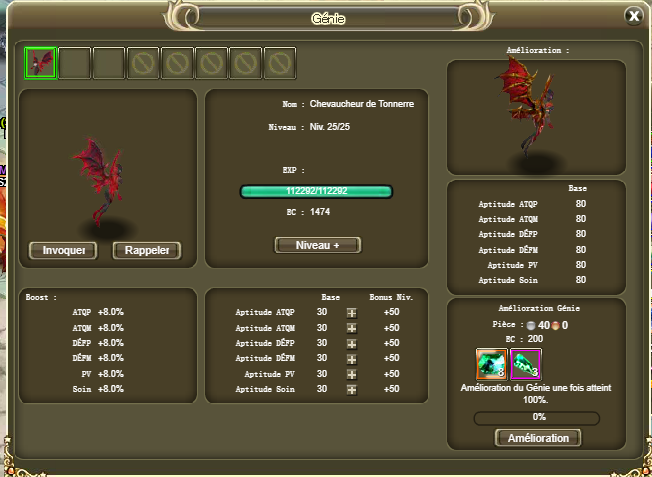Select the orange-bordered green crystal item

tap(492, 364)
